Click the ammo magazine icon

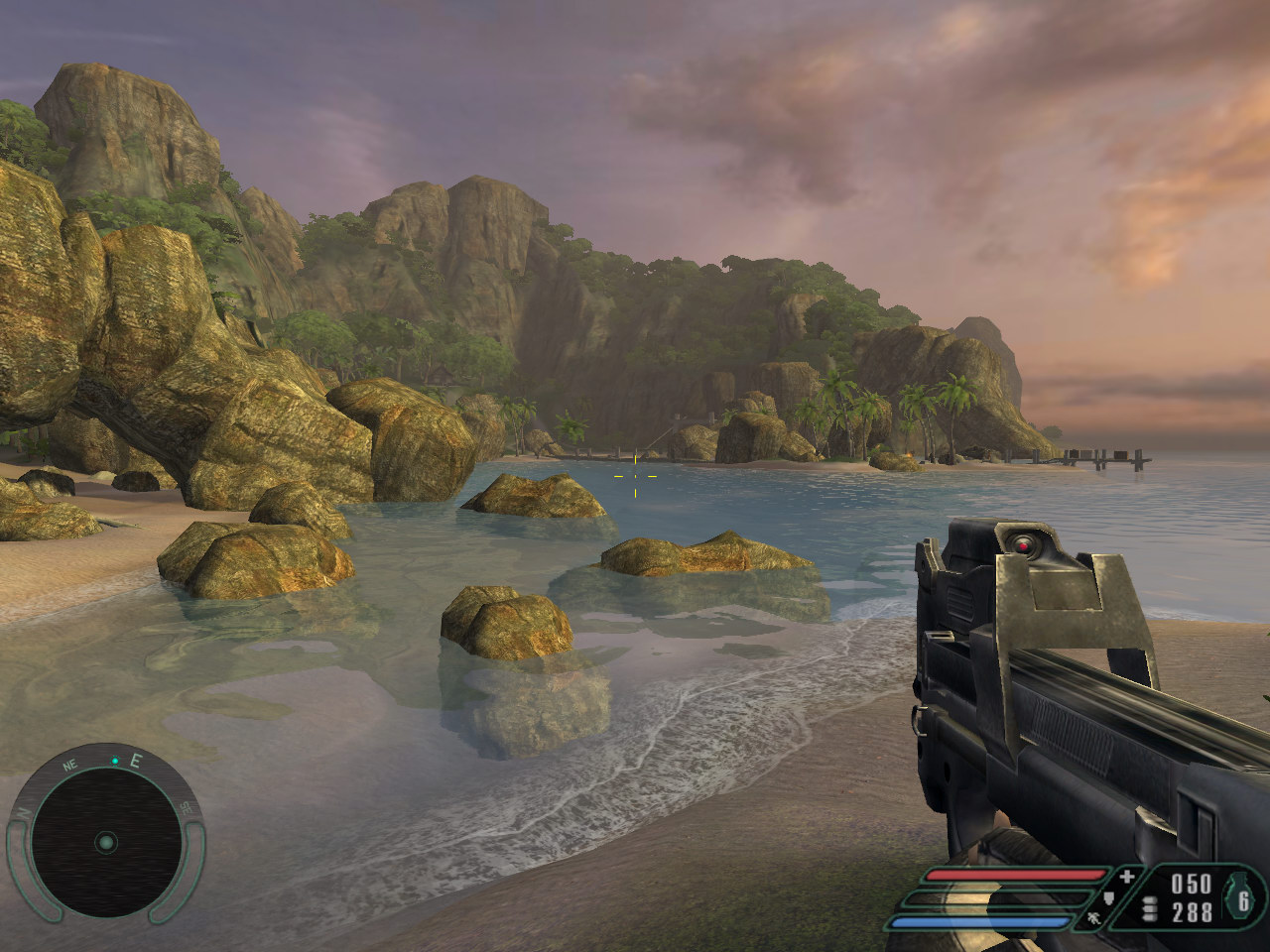(x=1150, y=909)
